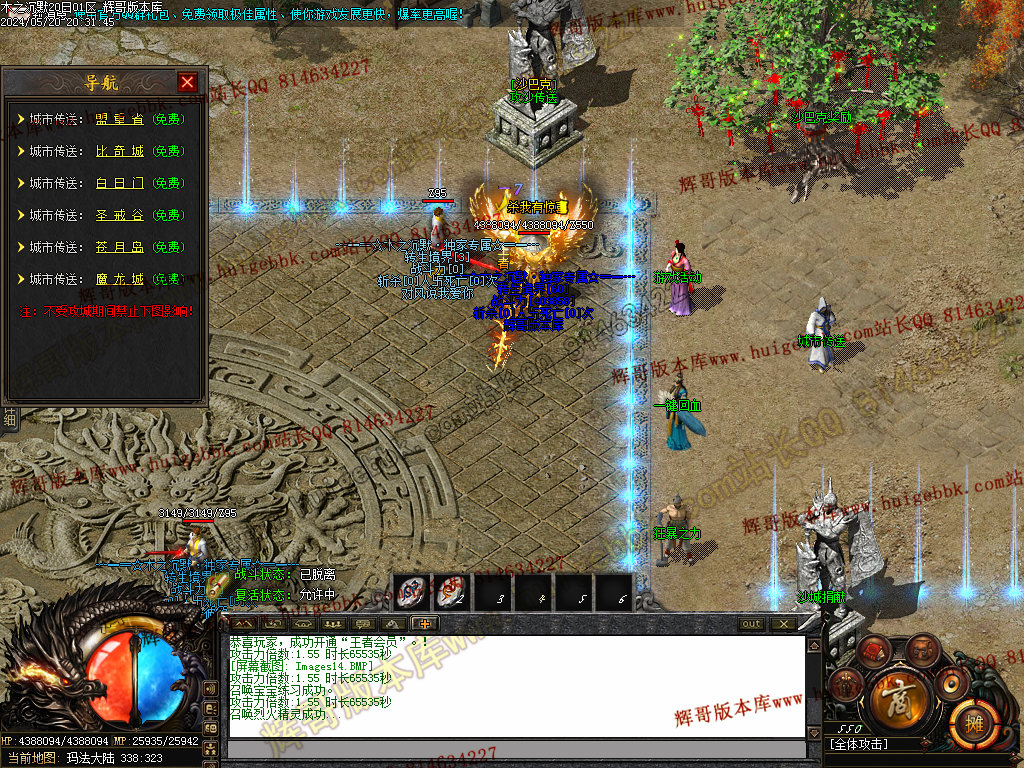Viewport: 1024px width, 768px height.
Task: Close the 导航 navigation panel
Action: (x=187, y=82)
